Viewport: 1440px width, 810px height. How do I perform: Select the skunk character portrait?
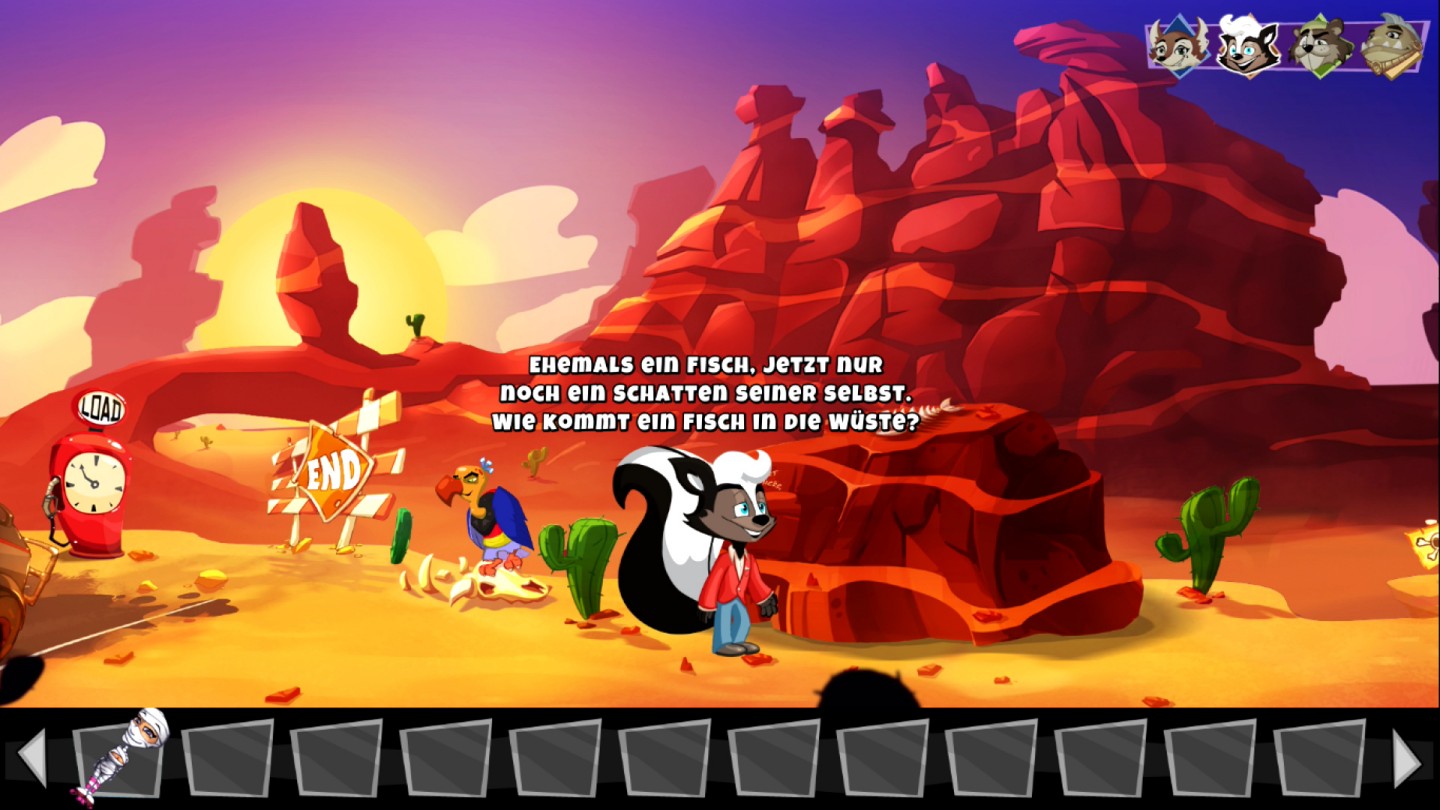1248,46
